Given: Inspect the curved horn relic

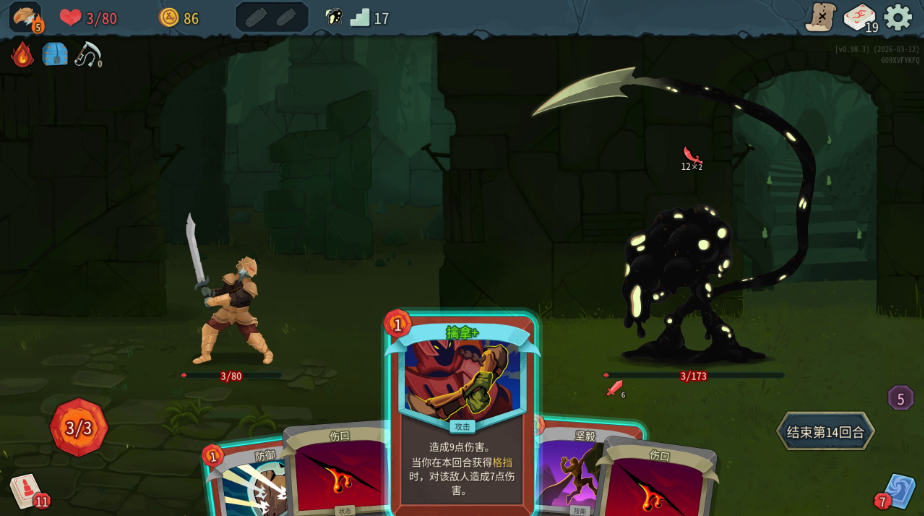Looking at the screenshot, I should click(87, 54).
